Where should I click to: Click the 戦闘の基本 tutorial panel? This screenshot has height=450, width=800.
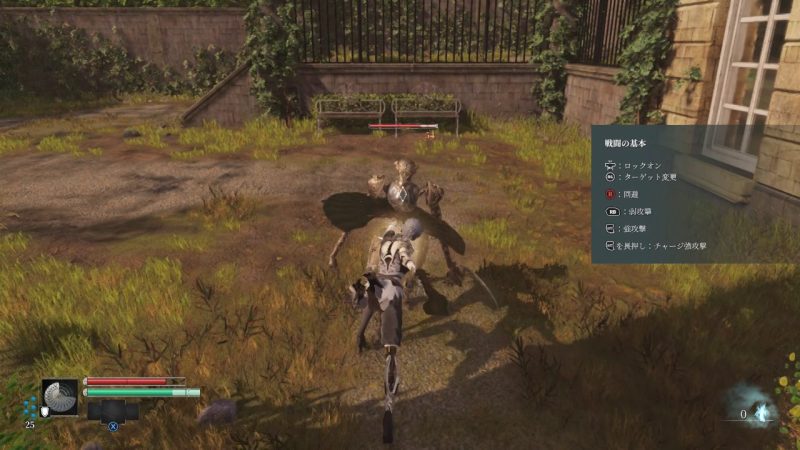point(694,194)
